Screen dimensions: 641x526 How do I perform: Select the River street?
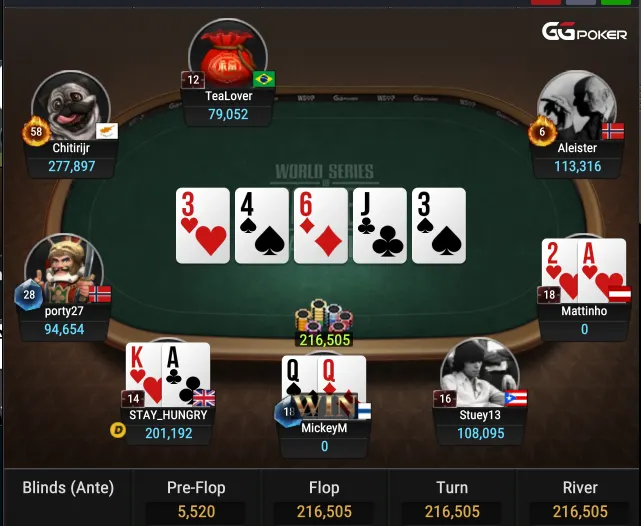pos(580,498)
